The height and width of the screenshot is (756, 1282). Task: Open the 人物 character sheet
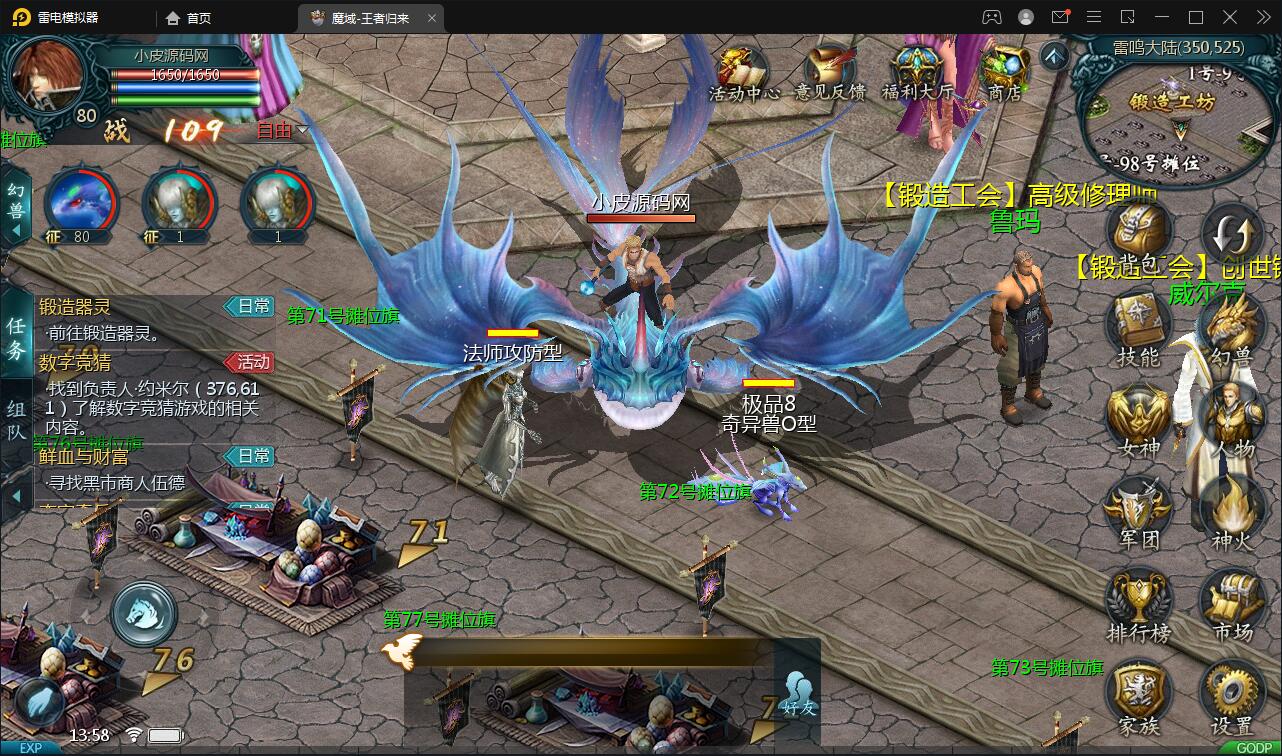pyautogui.click(x=1231, y=420)
